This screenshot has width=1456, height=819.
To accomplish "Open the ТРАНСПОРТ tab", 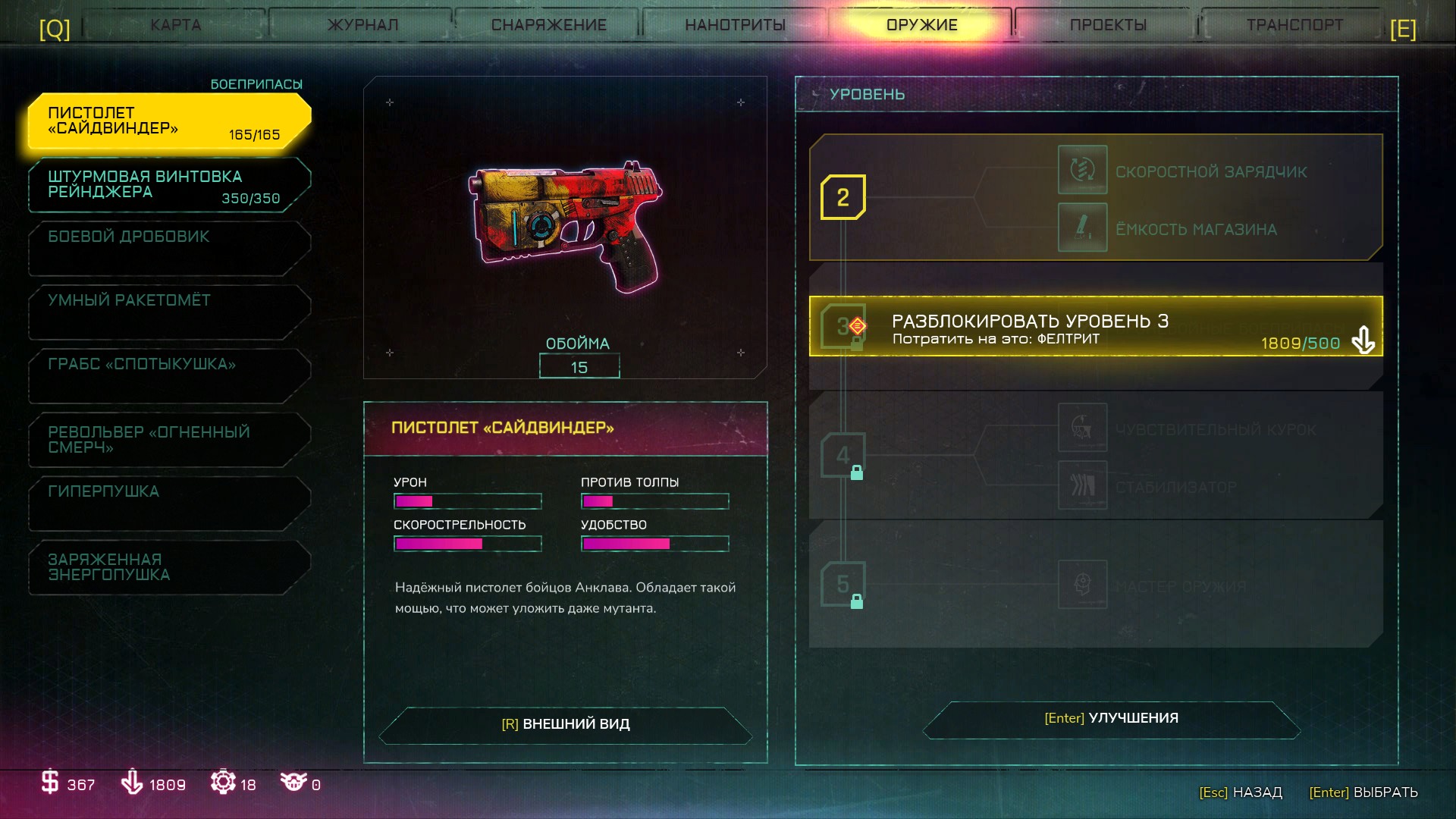I will click(x=1294, y=25).
